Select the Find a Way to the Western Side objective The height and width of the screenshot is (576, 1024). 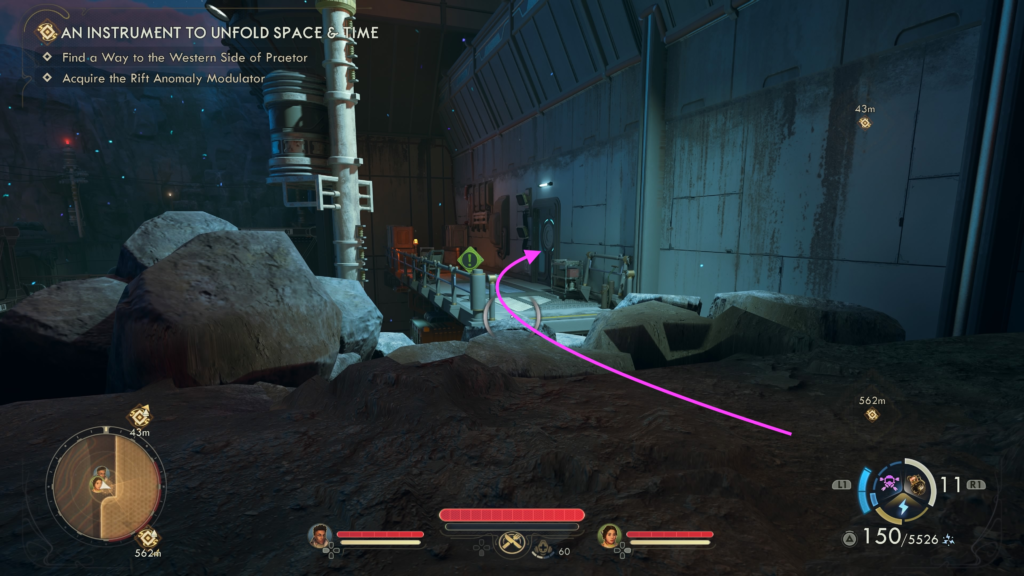point(184,58)
